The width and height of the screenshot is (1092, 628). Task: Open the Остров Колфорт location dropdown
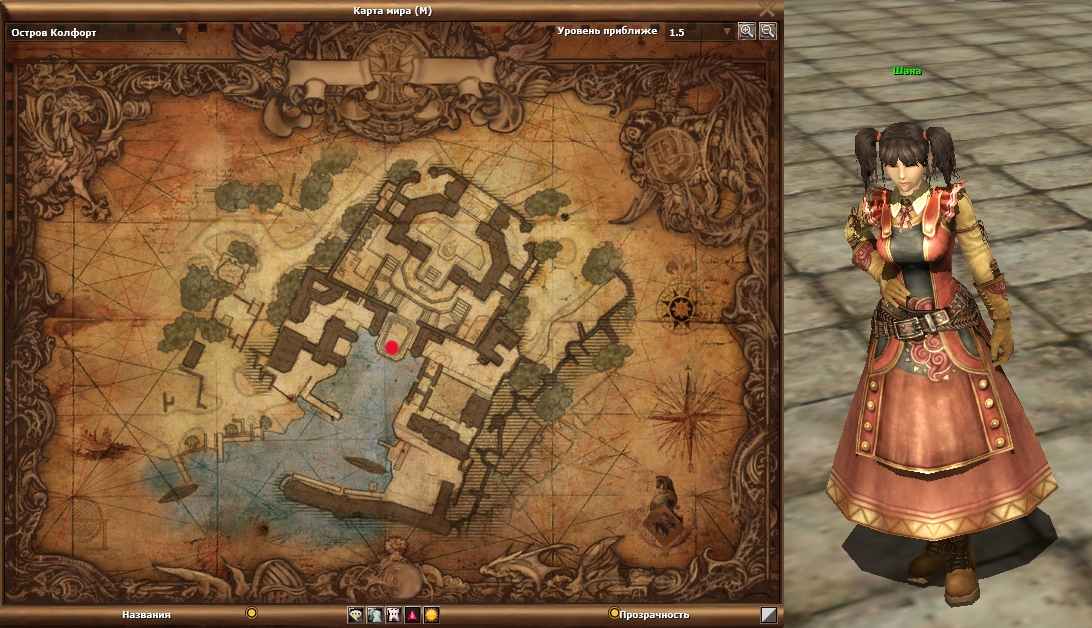tap(180, 31)
